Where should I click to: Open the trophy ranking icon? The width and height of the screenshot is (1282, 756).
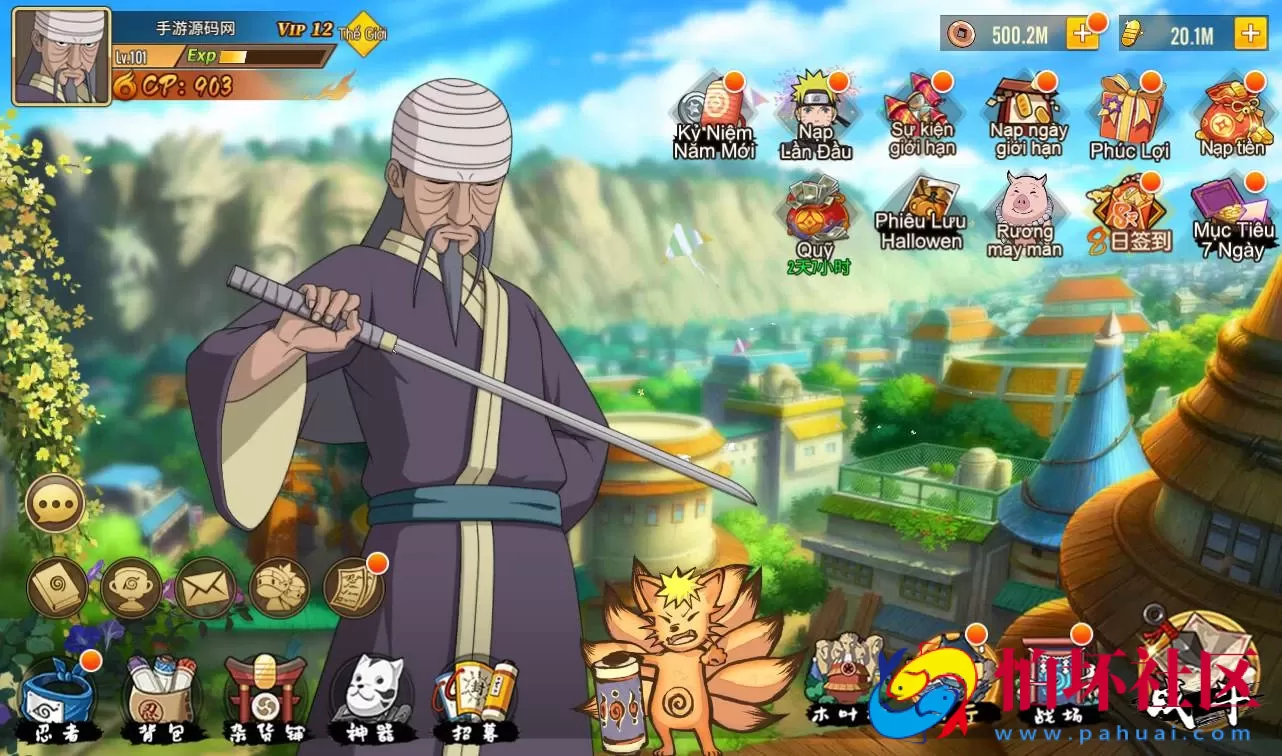coord(131,588)
